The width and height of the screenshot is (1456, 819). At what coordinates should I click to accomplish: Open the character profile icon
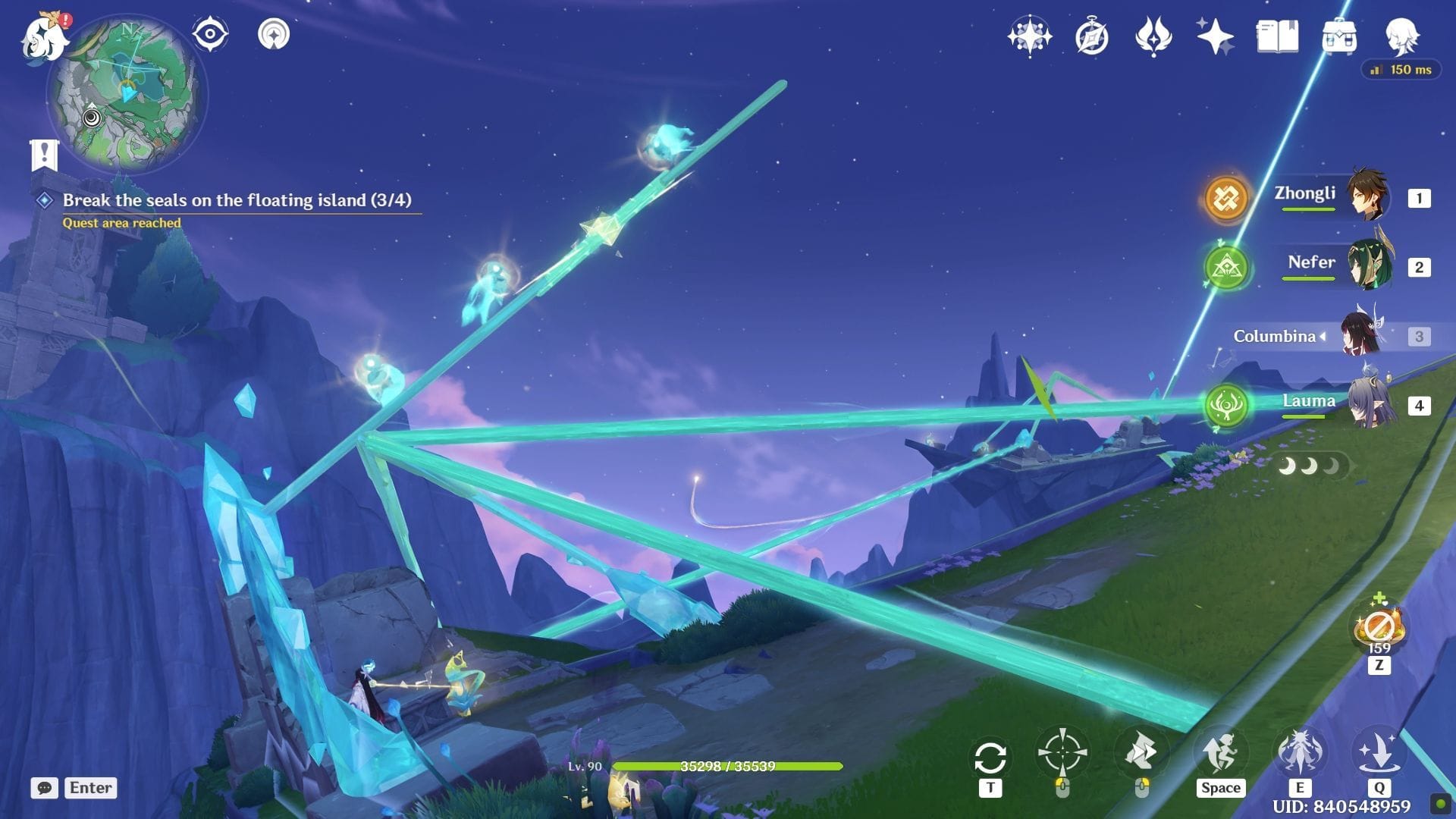pyautogui.click(x=1401, y=36)
